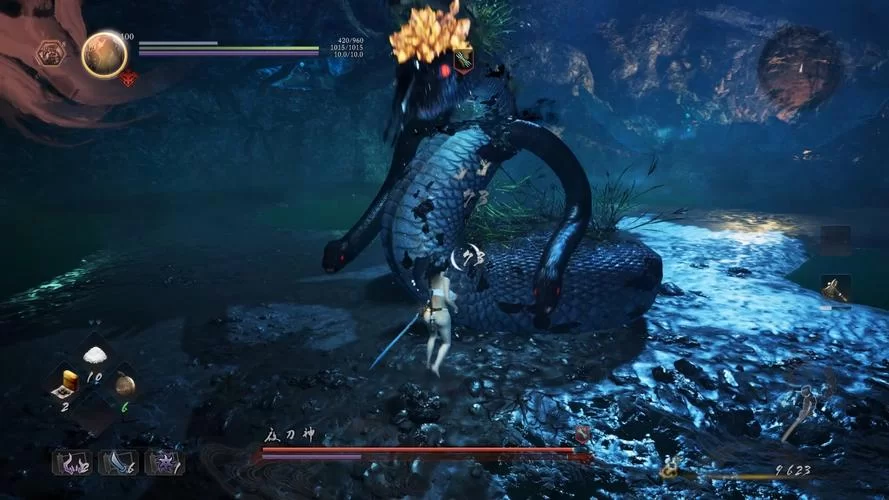This screenshot has width=889, height=500.
Task: Use the golden elixir box item
Action: 68,382
